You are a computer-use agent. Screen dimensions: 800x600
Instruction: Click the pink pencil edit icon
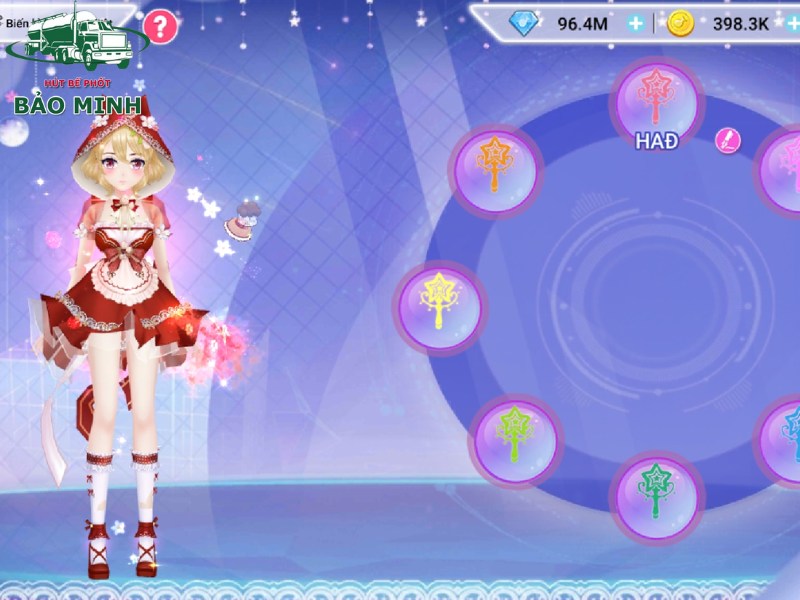[x=728, y=141]
